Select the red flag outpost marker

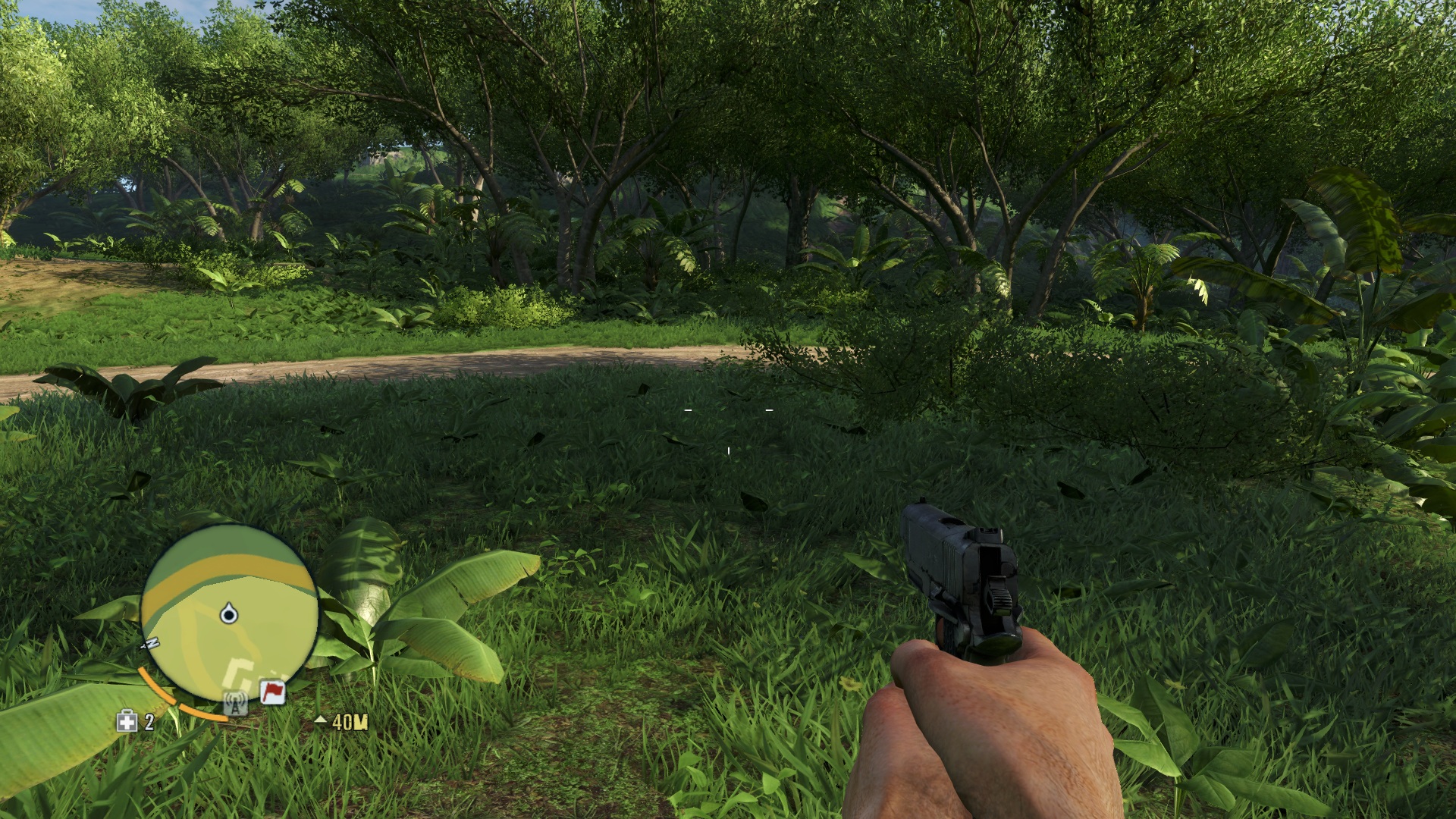[273, 692]
